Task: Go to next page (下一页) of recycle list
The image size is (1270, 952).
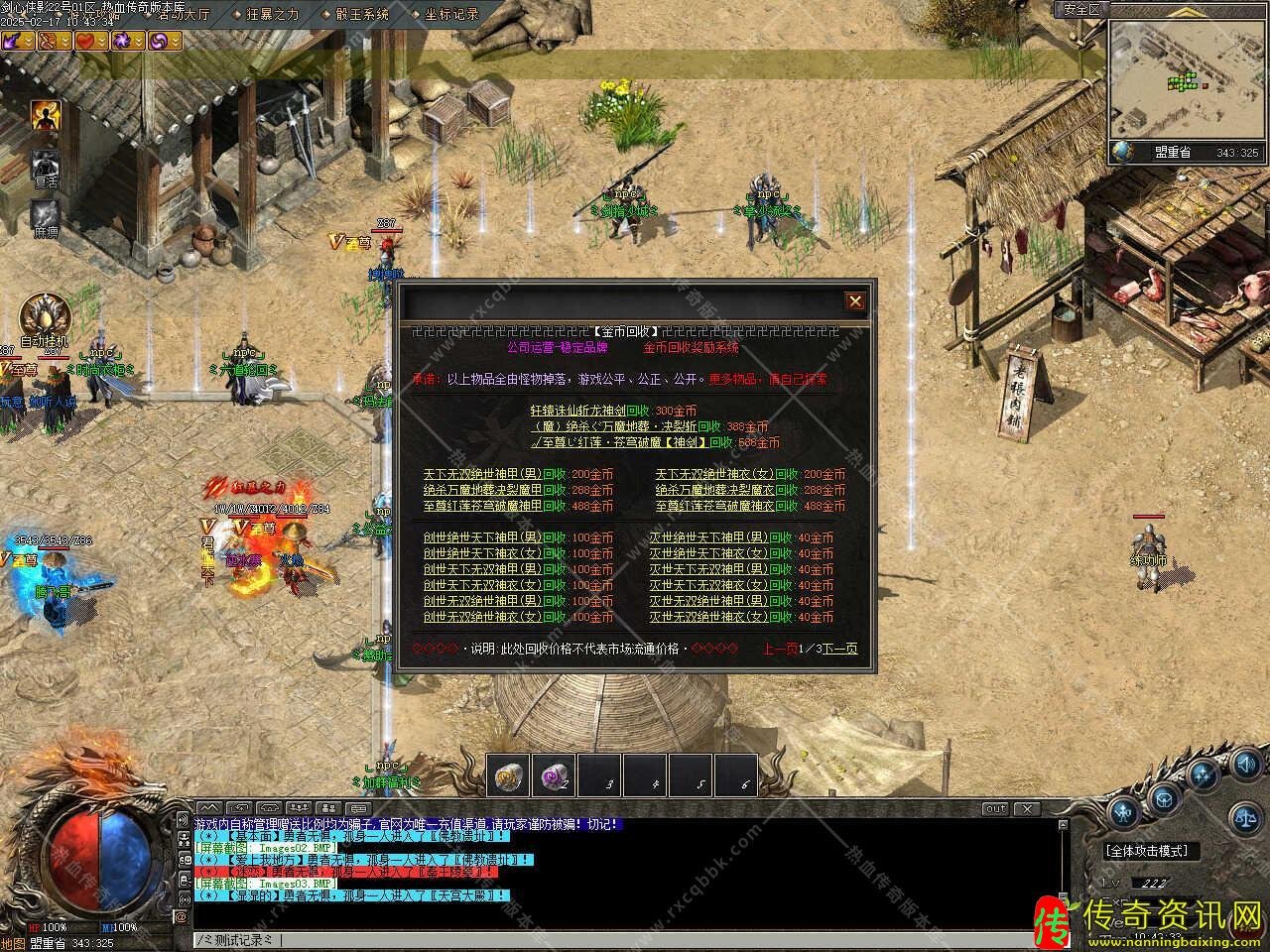Action: point(839,649)
